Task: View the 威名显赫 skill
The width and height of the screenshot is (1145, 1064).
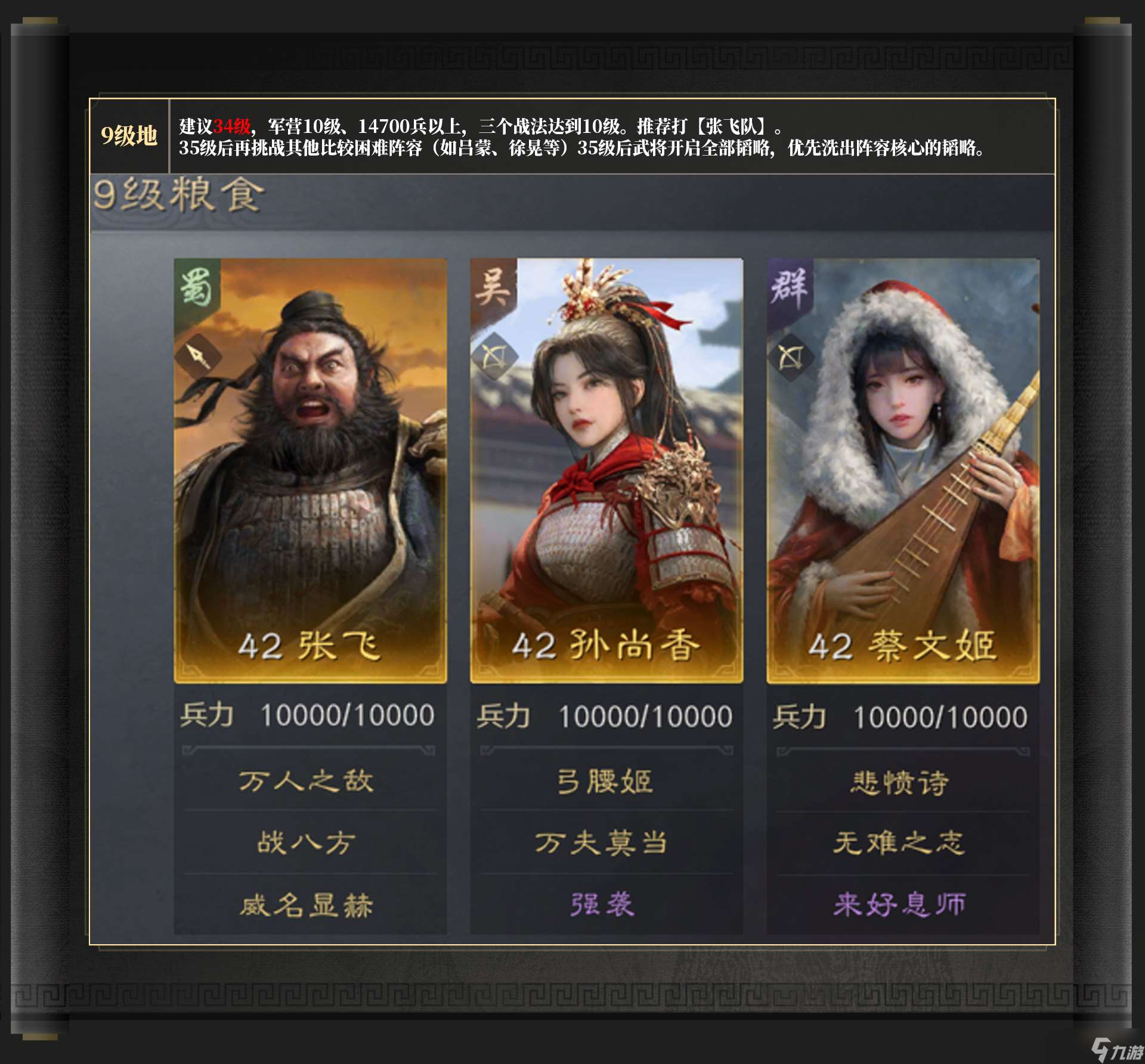Action: 307,905
